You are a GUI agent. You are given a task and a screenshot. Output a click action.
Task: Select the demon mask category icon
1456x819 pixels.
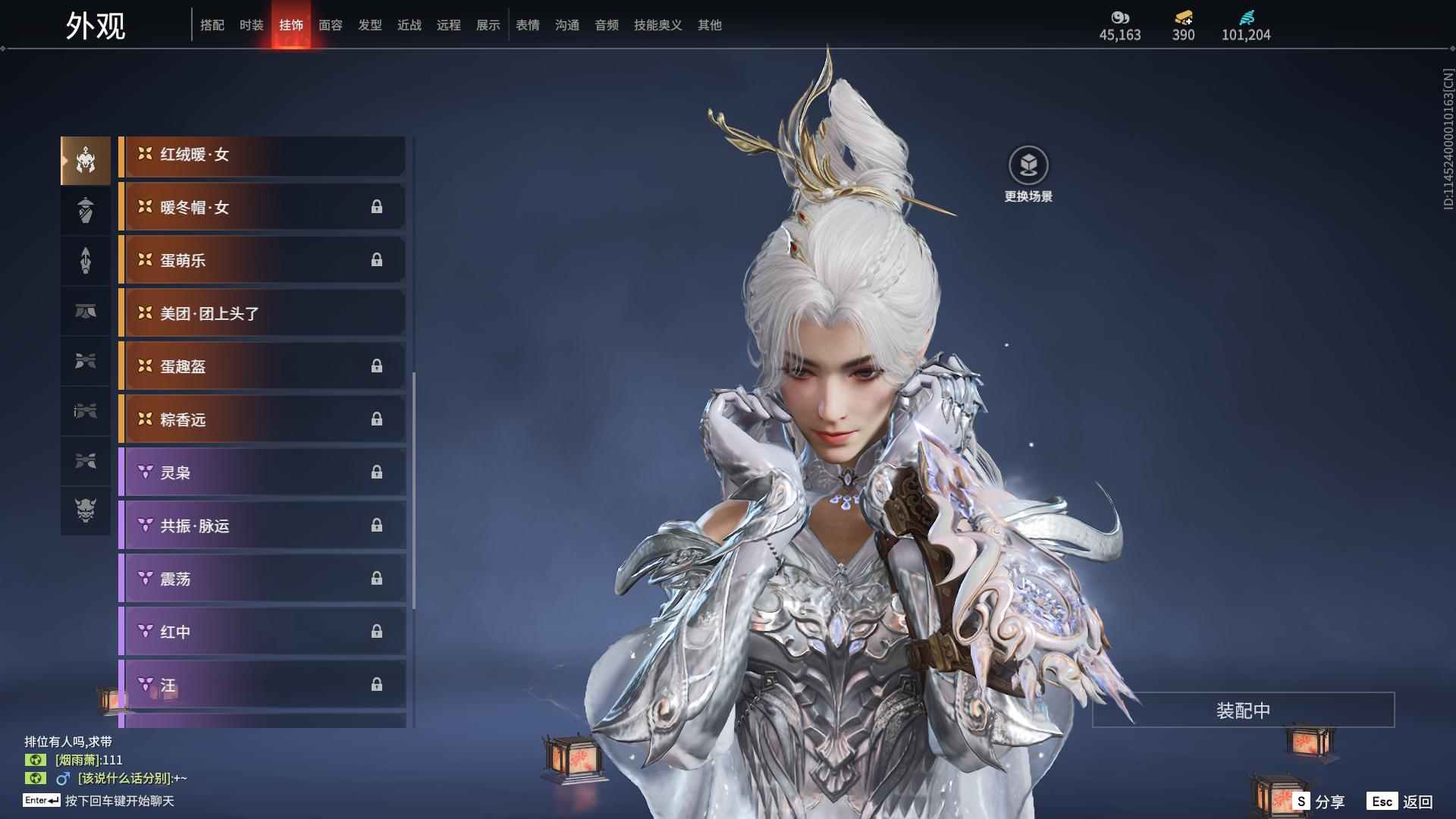point(86,510)
